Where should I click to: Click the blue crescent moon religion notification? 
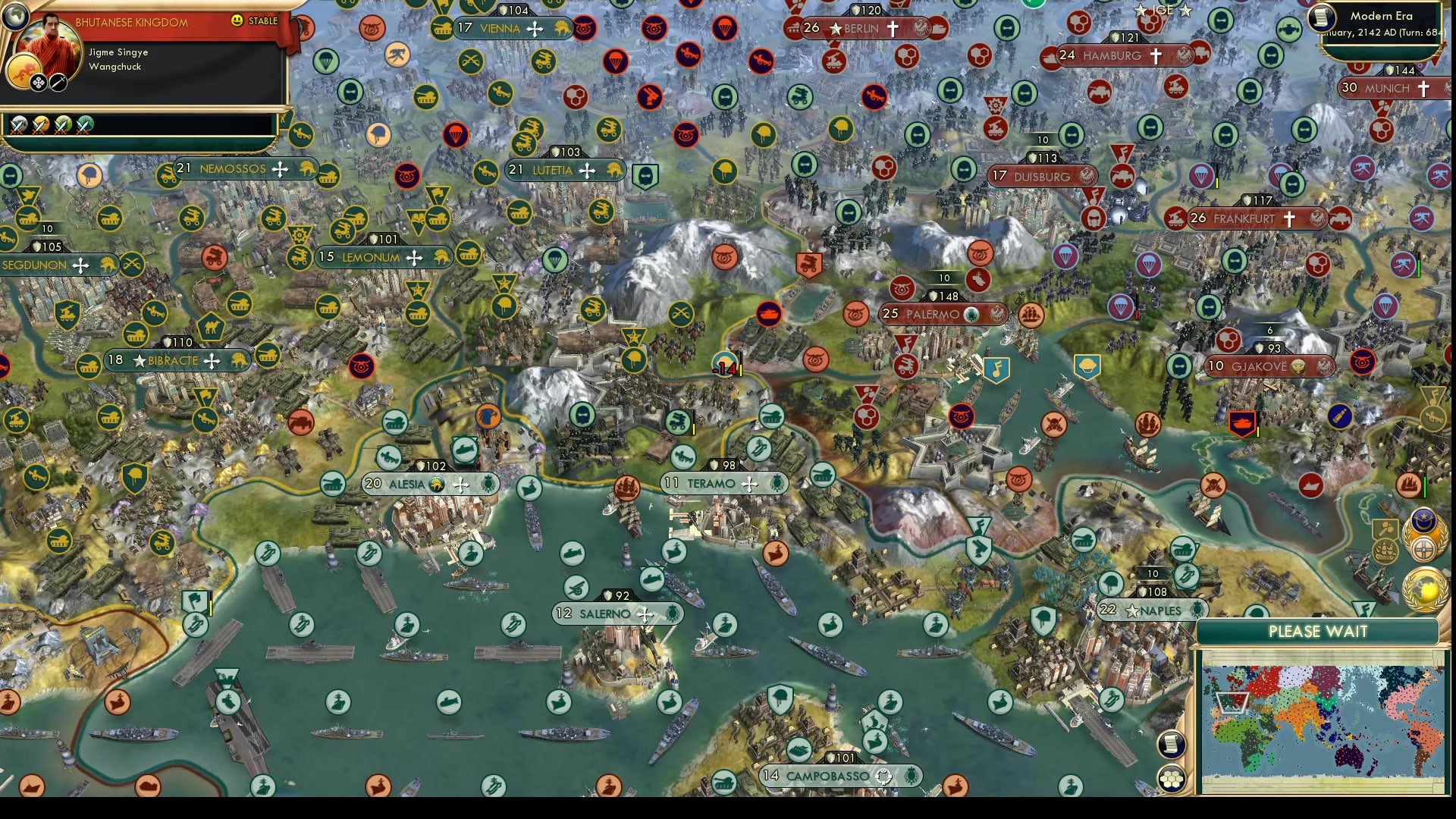(1423, 521)
